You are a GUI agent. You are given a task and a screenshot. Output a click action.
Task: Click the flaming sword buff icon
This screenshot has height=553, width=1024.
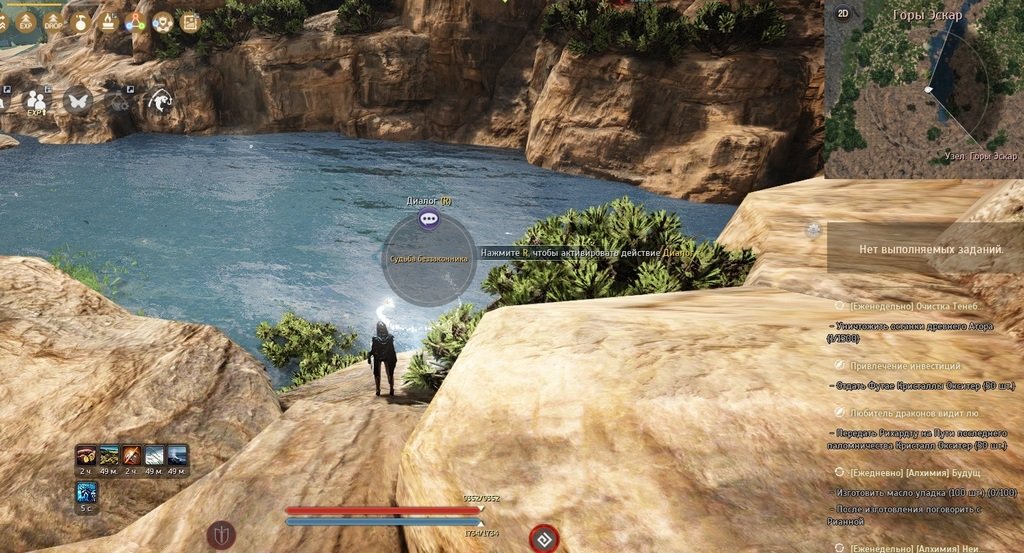(x=132, y=457)
